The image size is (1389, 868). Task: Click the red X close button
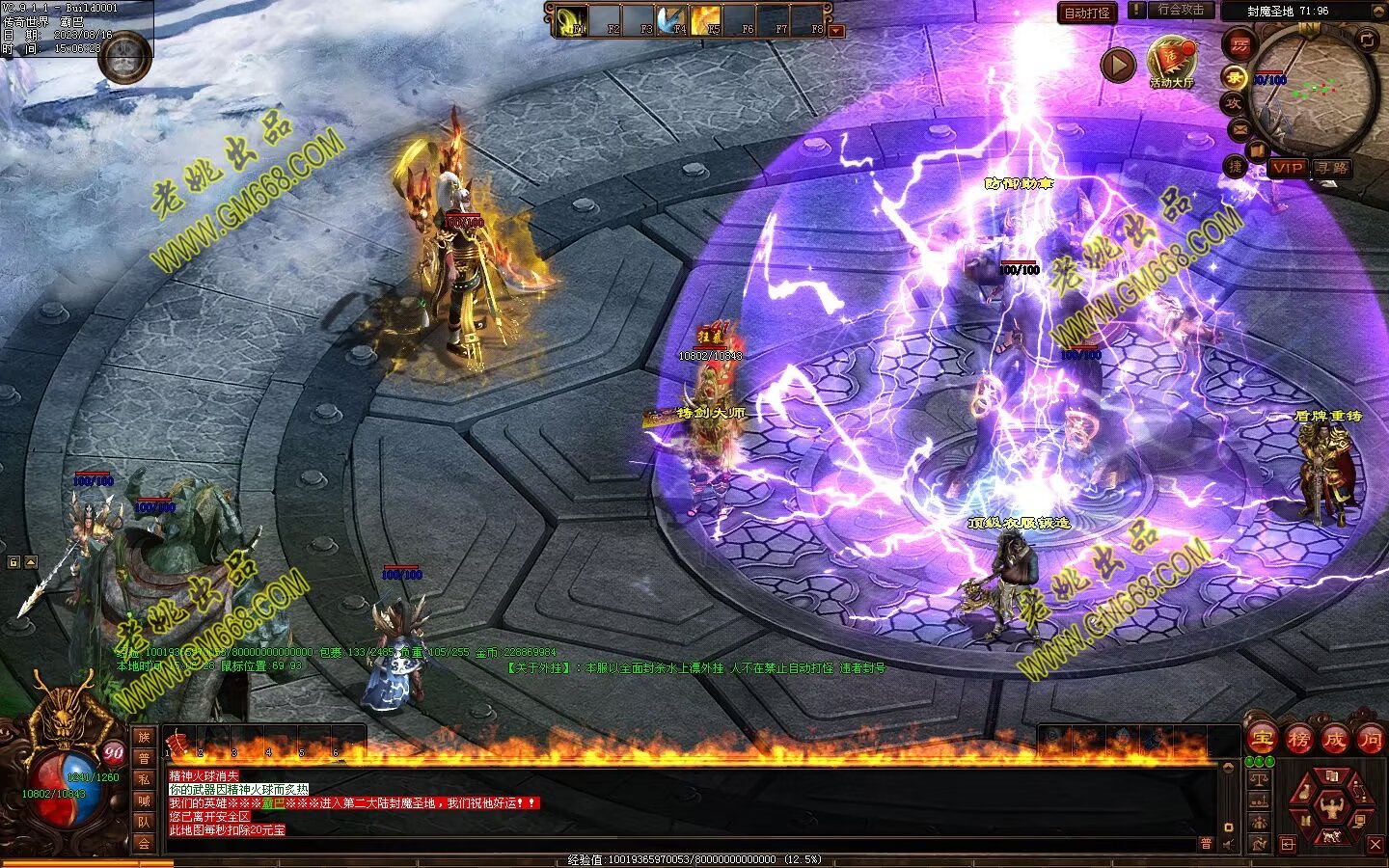[x=1375, y=845]
